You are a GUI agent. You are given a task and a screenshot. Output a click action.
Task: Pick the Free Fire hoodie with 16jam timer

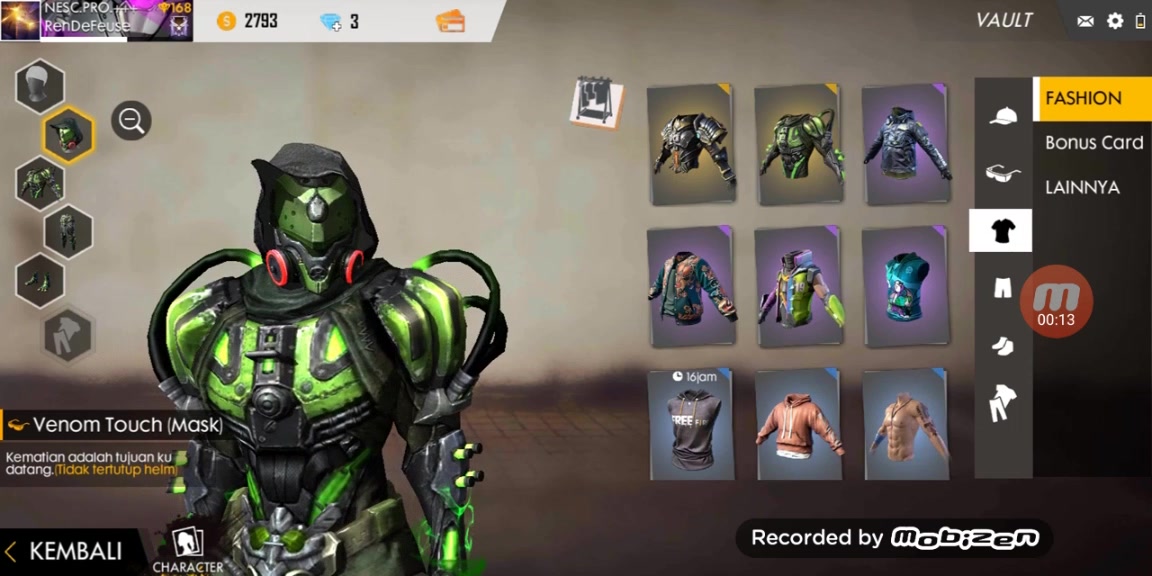tap(689, 425)
